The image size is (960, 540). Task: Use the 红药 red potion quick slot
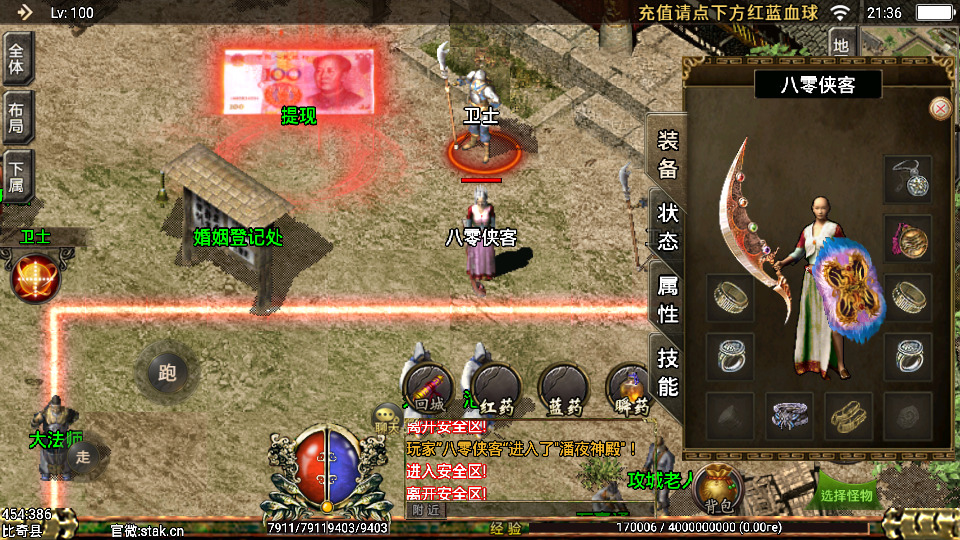click(496, 388)
